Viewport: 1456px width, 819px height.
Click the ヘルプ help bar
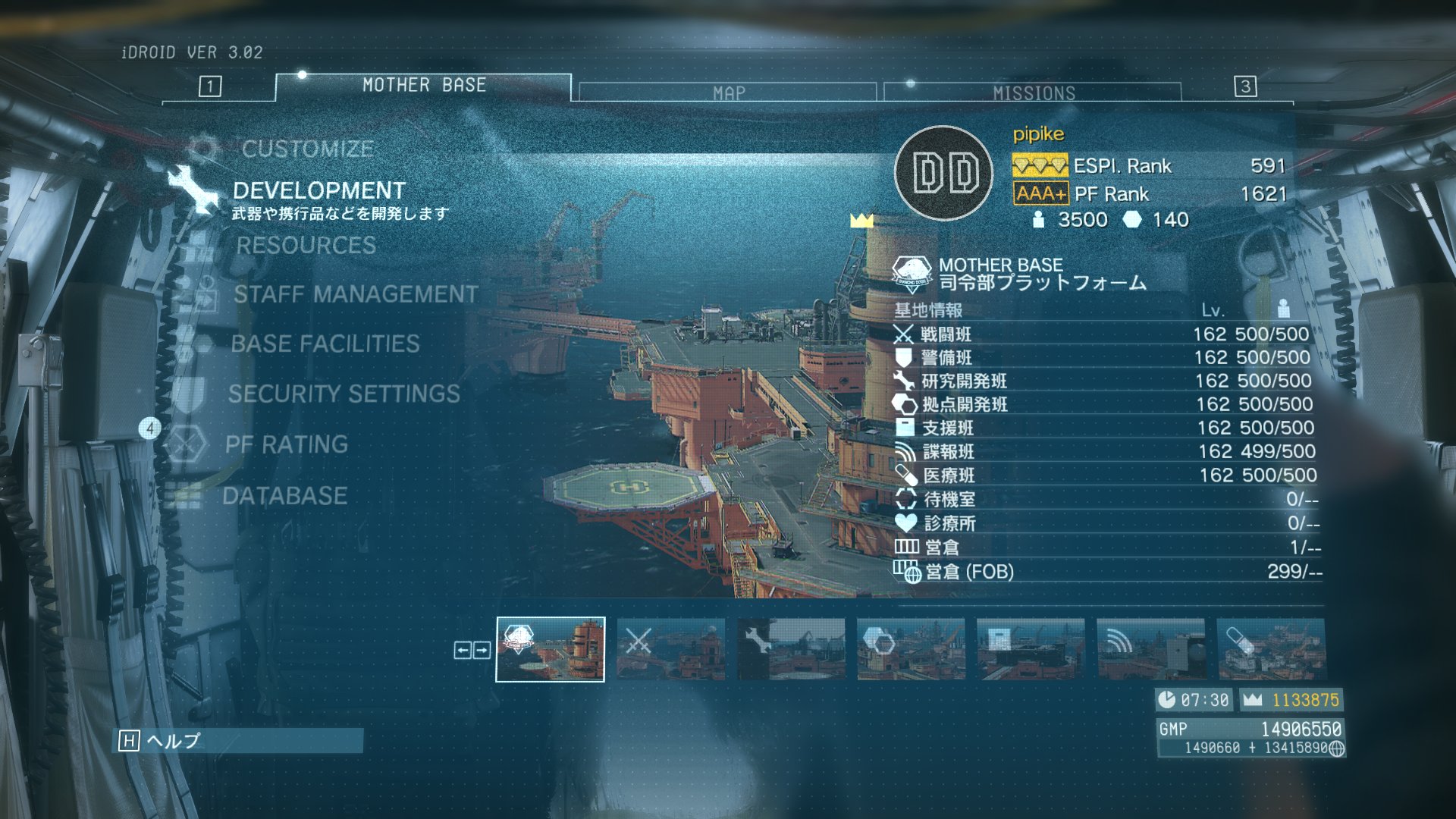[238, 741]
